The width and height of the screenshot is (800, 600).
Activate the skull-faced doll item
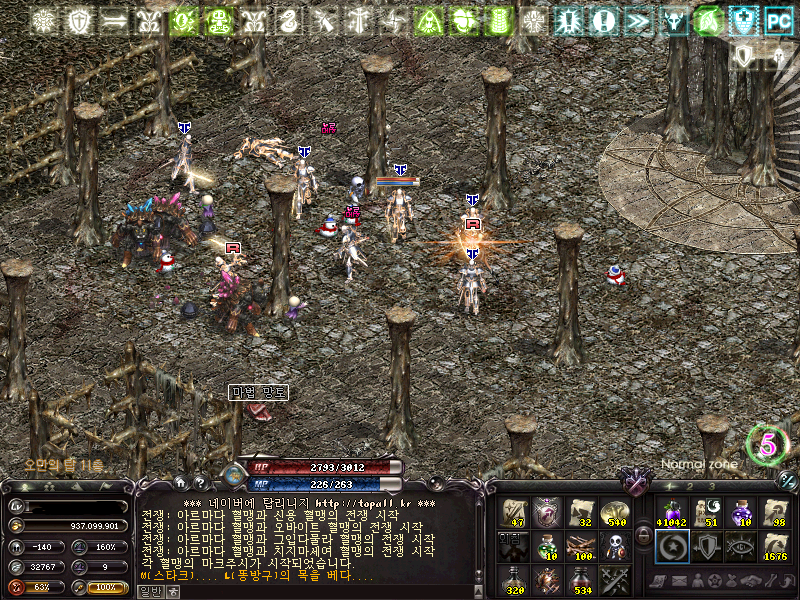click(x=614, y=546)
